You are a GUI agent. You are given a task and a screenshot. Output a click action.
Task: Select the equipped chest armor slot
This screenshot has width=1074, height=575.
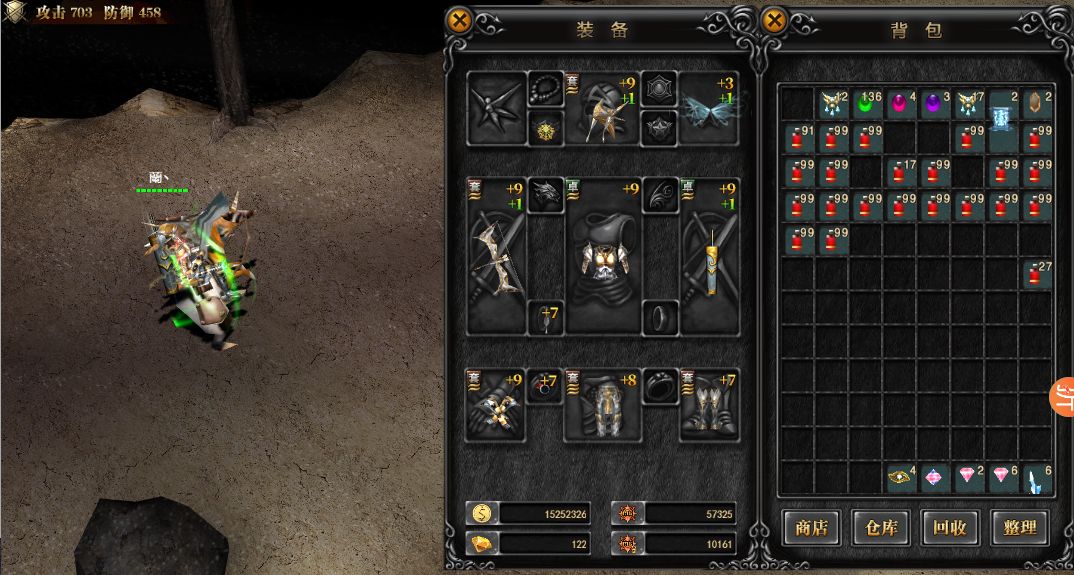pyautogui.click(x=603, y=256)
